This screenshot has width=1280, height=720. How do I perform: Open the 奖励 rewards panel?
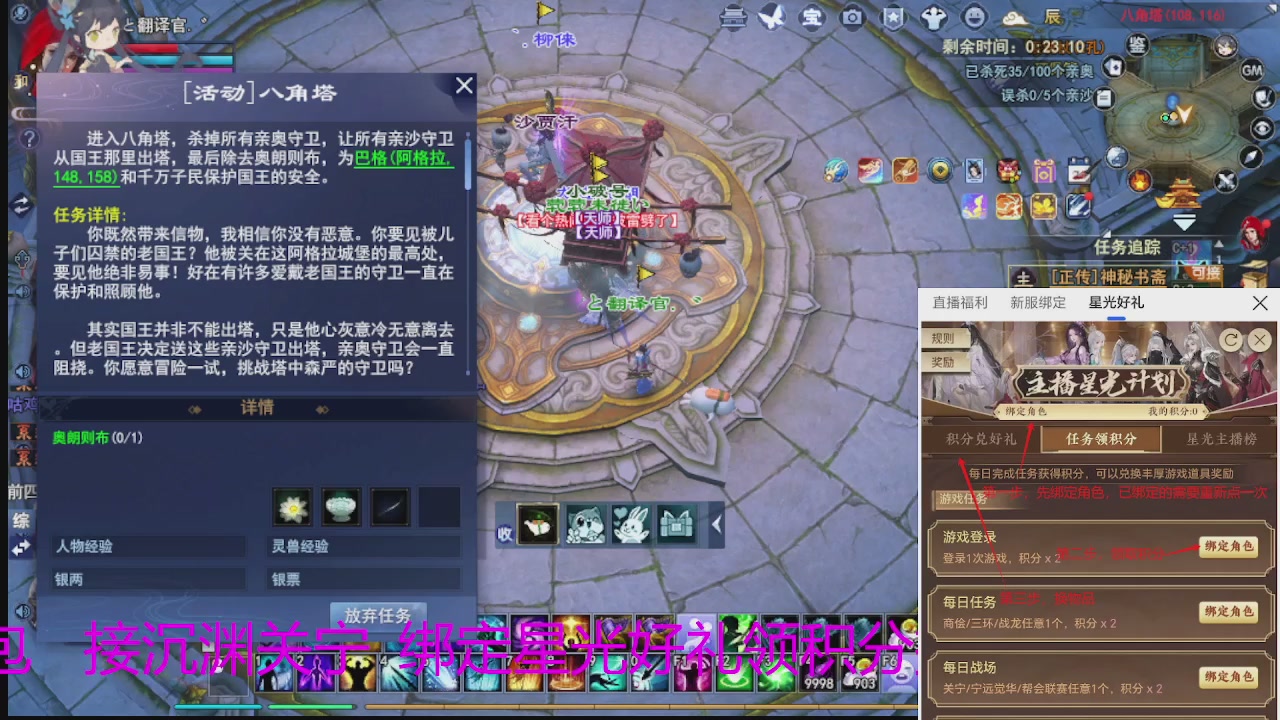coord(942,363)
